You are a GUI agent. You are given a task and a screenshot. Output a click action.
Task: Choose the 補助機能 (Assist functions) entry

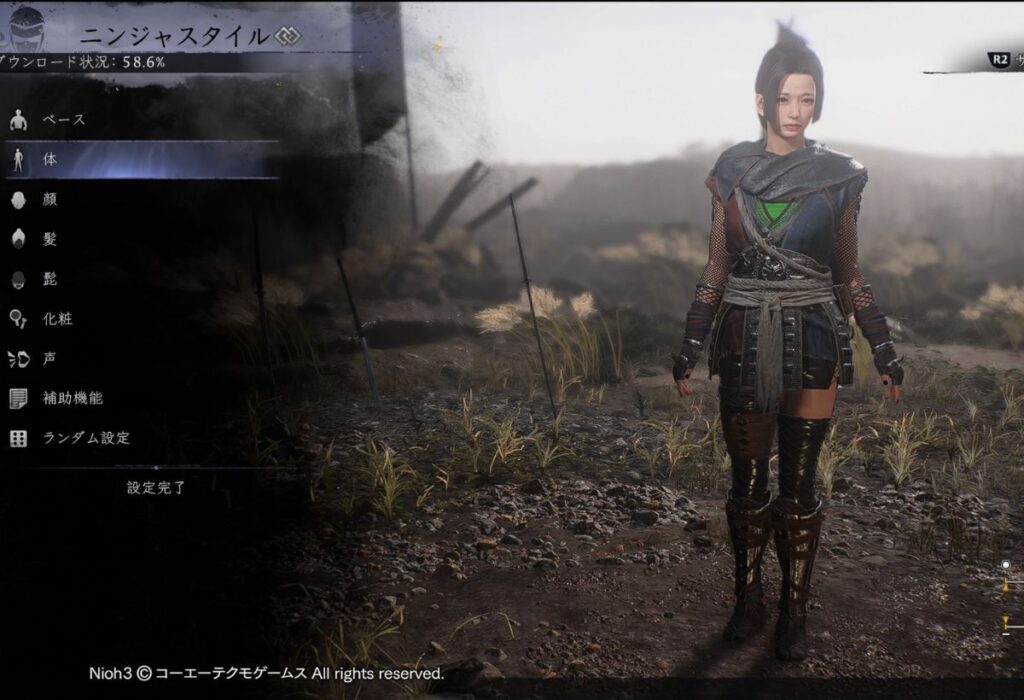(72, 398)
